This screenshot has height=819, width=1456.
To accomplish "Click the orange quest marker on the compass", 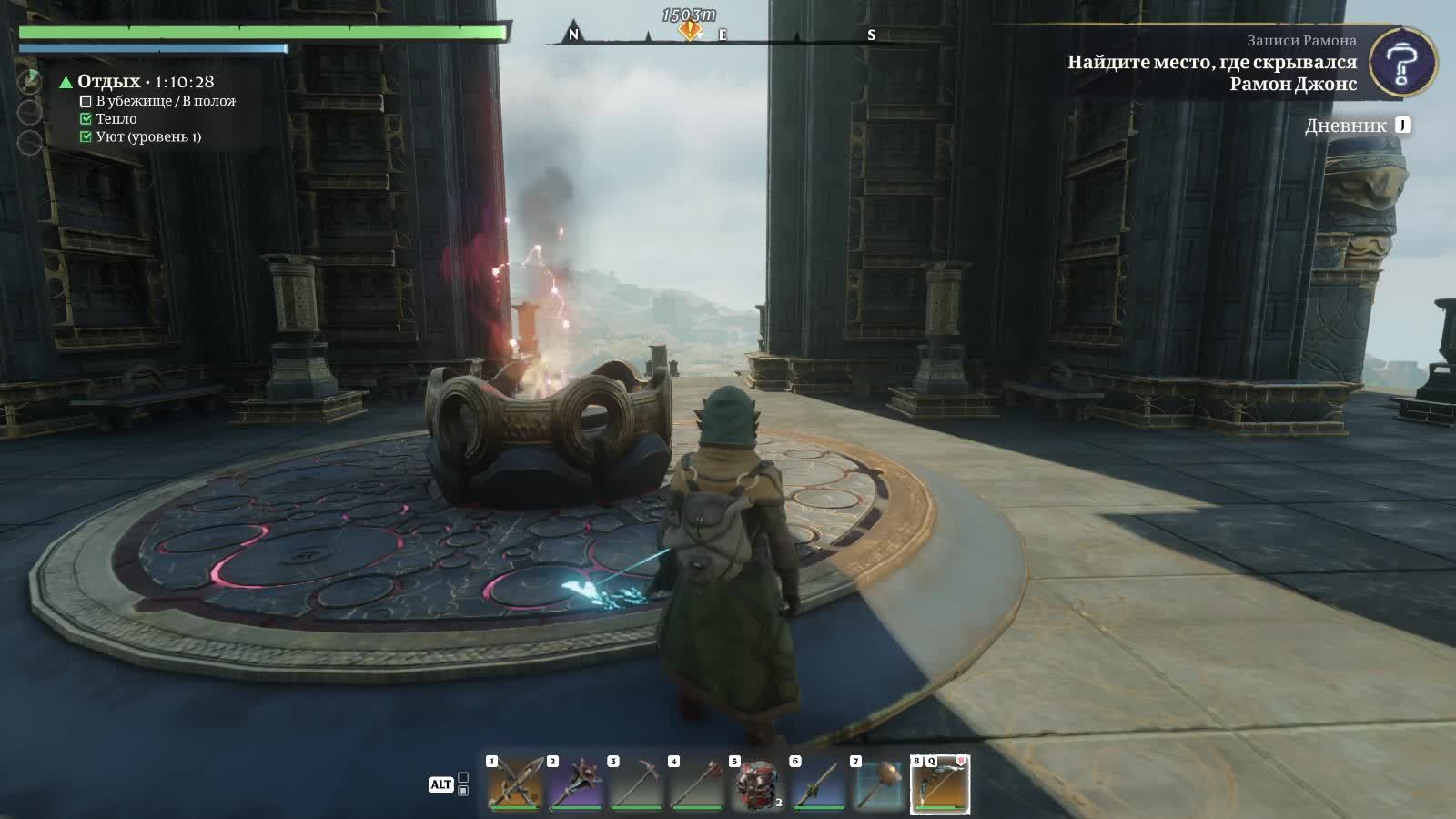I will click(690, 30).
